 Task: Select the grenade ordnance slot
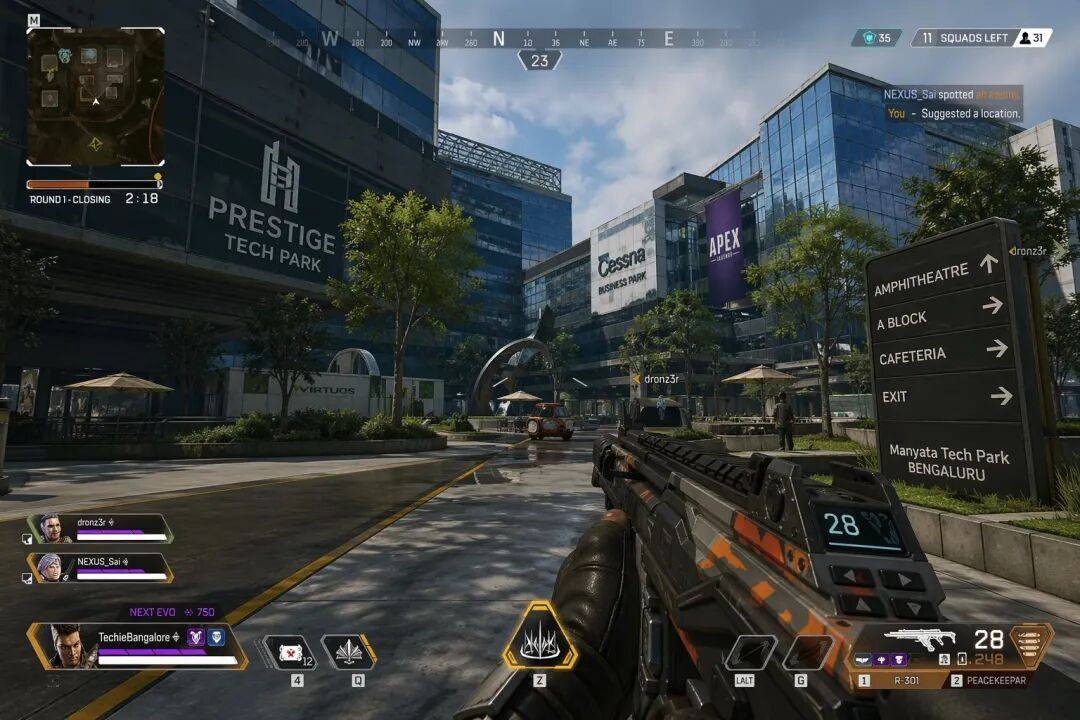(x=808, y=652)
